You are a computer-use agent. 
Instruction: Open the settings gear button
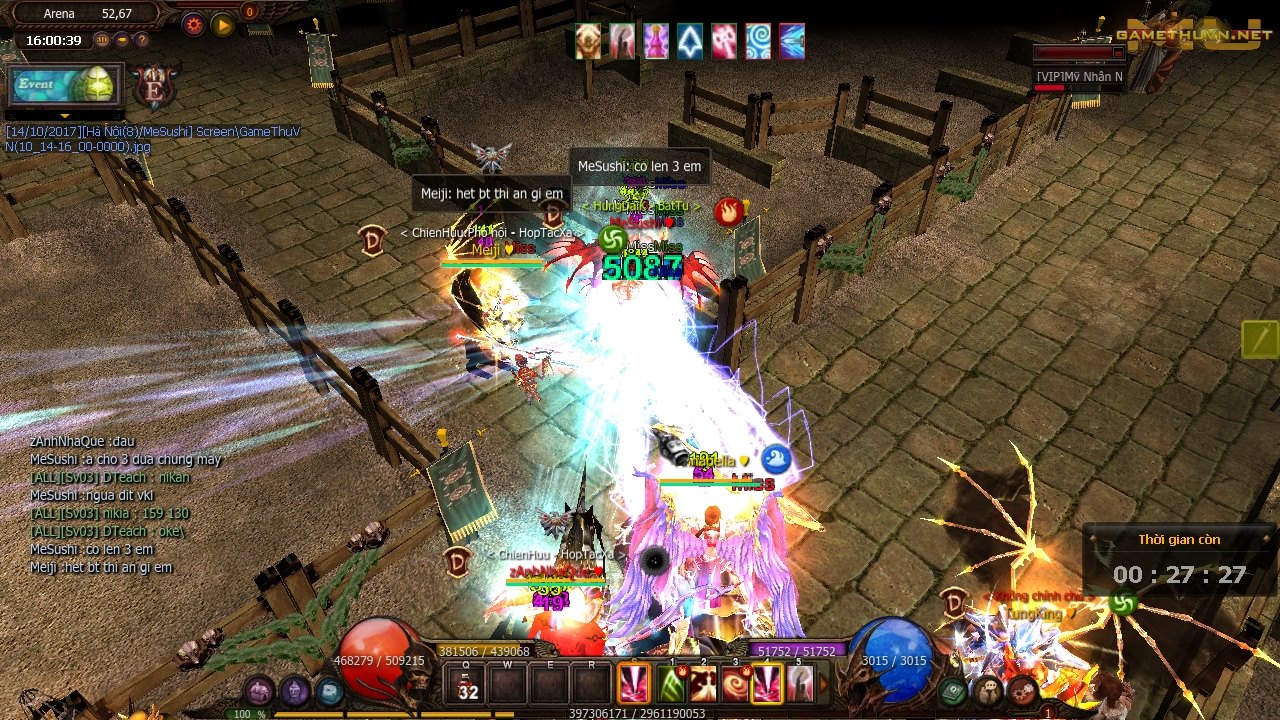[x=193, y=23]
